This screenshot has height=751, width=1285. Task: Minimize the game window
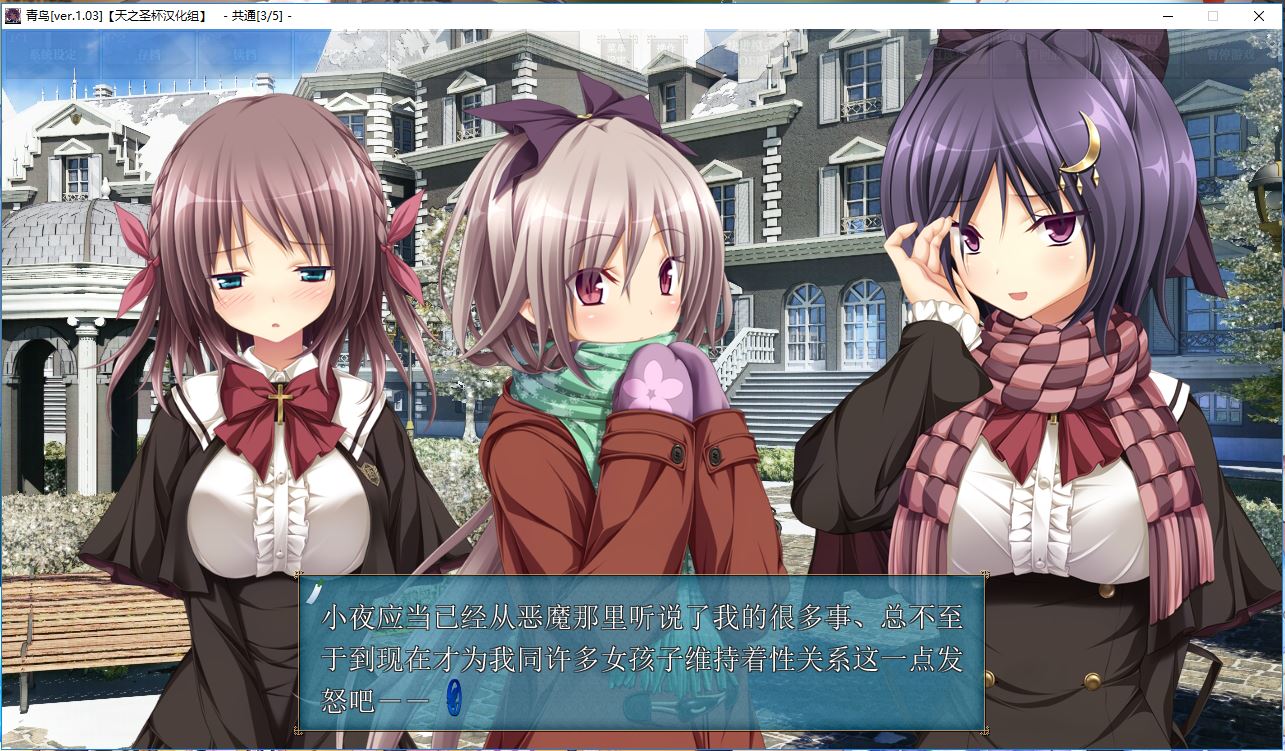[1168, 16]
